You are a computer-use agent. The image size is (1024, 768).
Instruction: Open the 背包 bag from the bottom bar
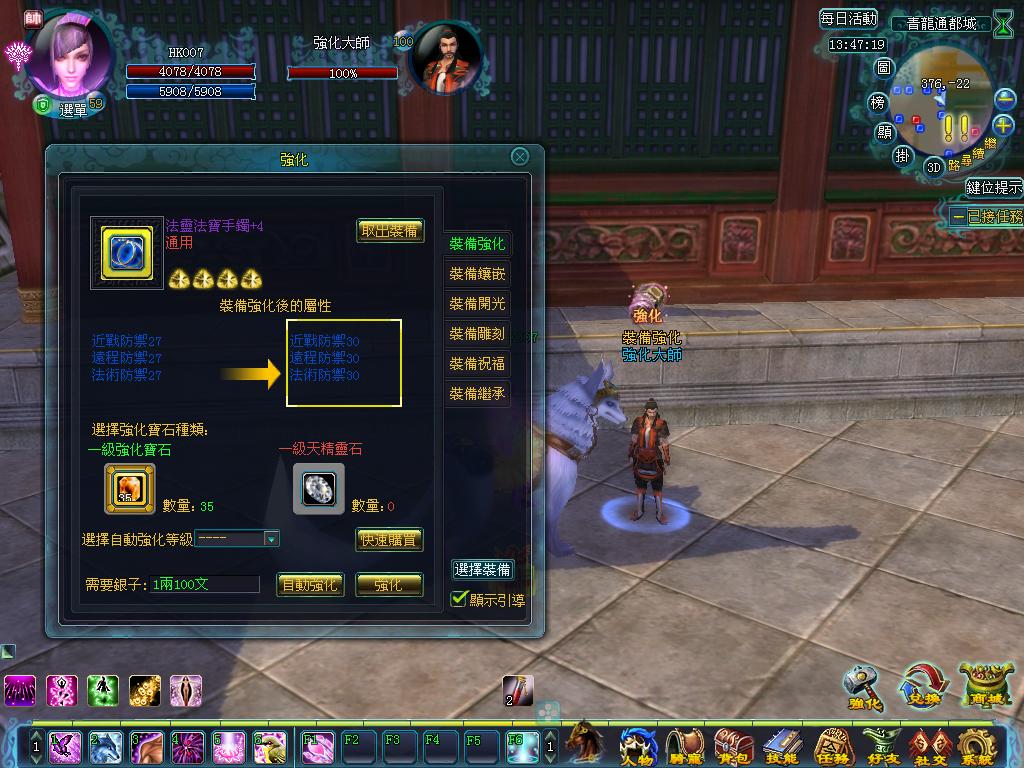(733, 745)
